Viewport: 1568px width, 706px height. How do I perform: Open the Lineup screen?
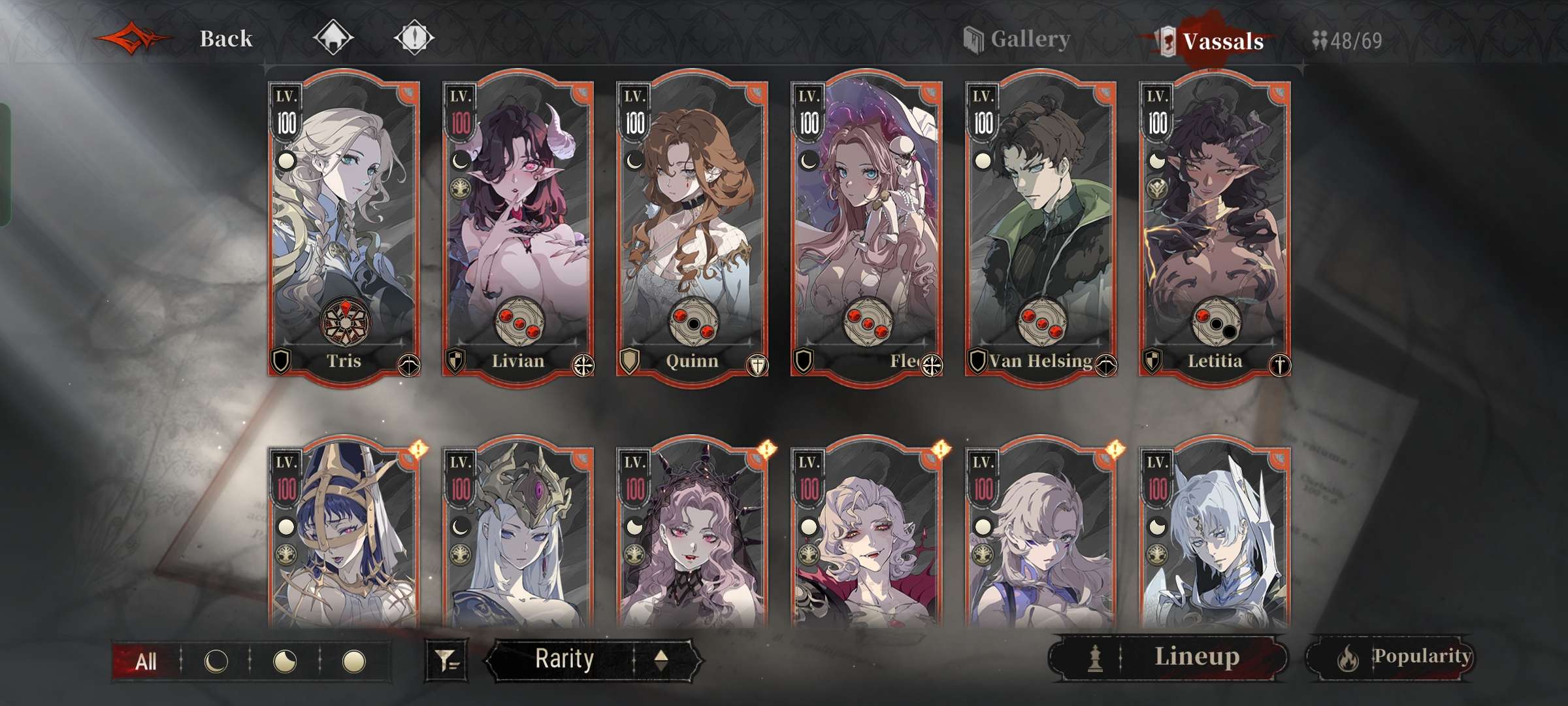[x=1168, y=657]
